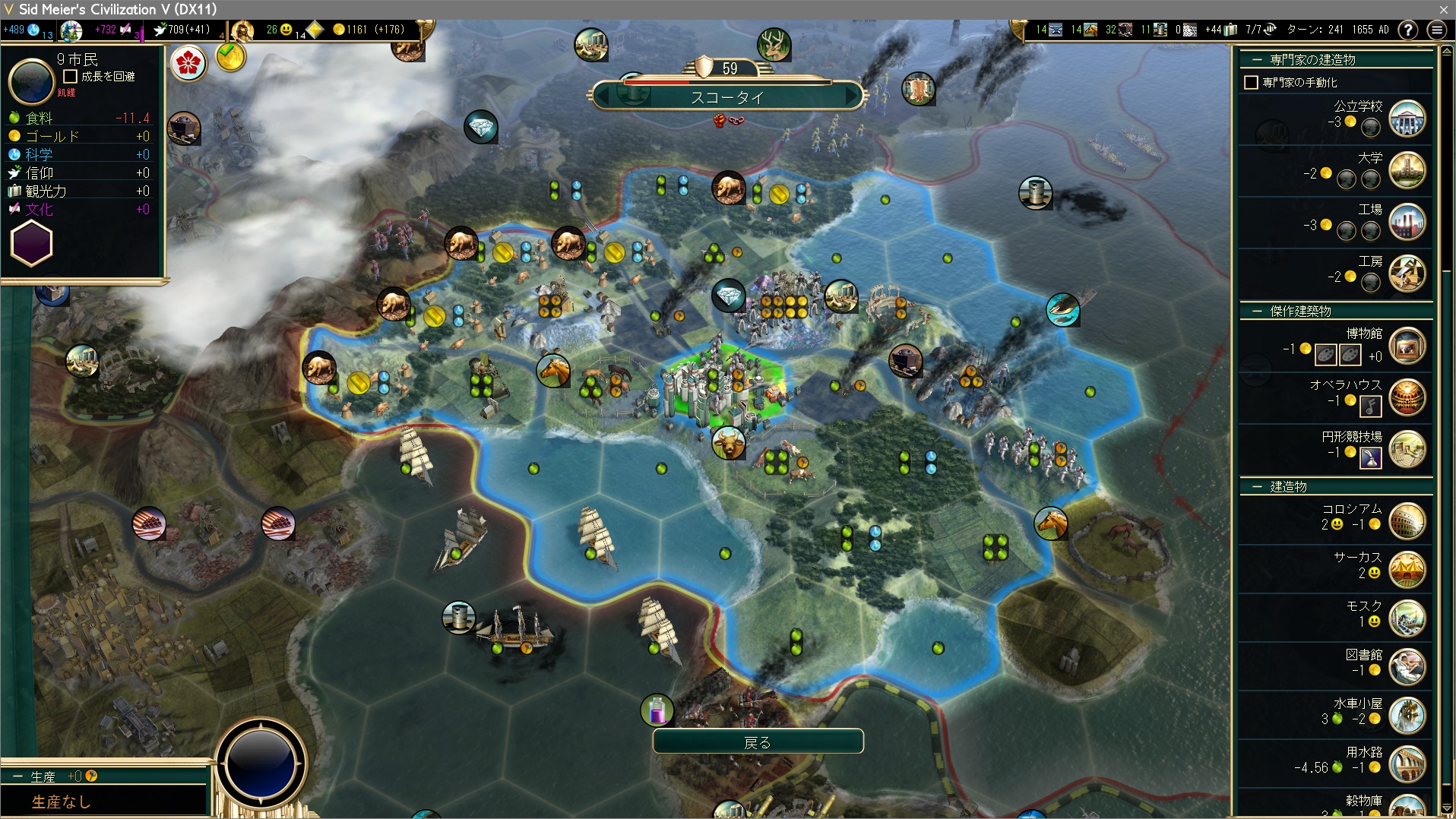Screen dimensions: 1456x819
Task: Click the オペラハウス building icon
Action: pos(1407,398)
